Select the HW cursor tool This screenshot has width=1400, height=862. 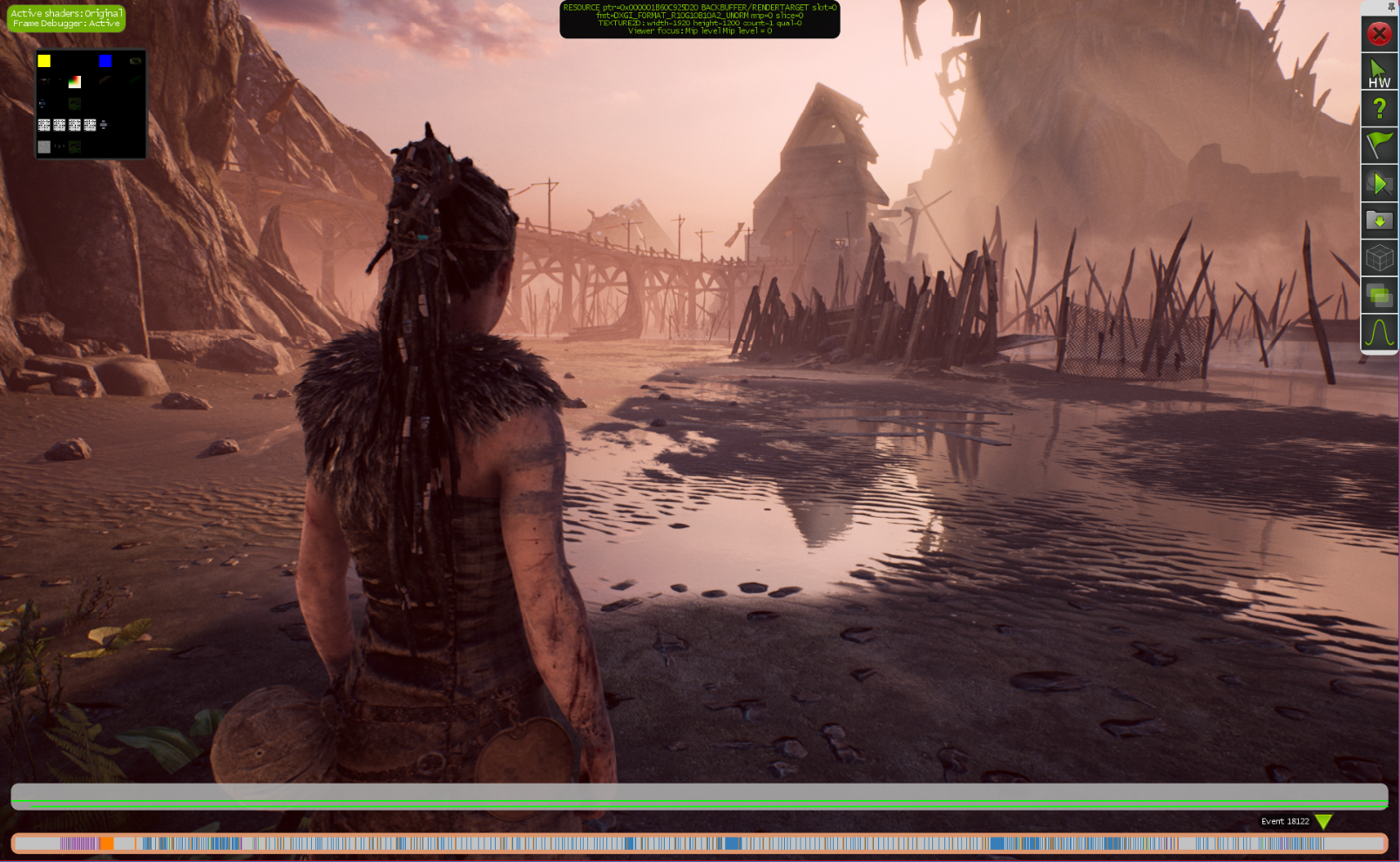point(1379,72)
